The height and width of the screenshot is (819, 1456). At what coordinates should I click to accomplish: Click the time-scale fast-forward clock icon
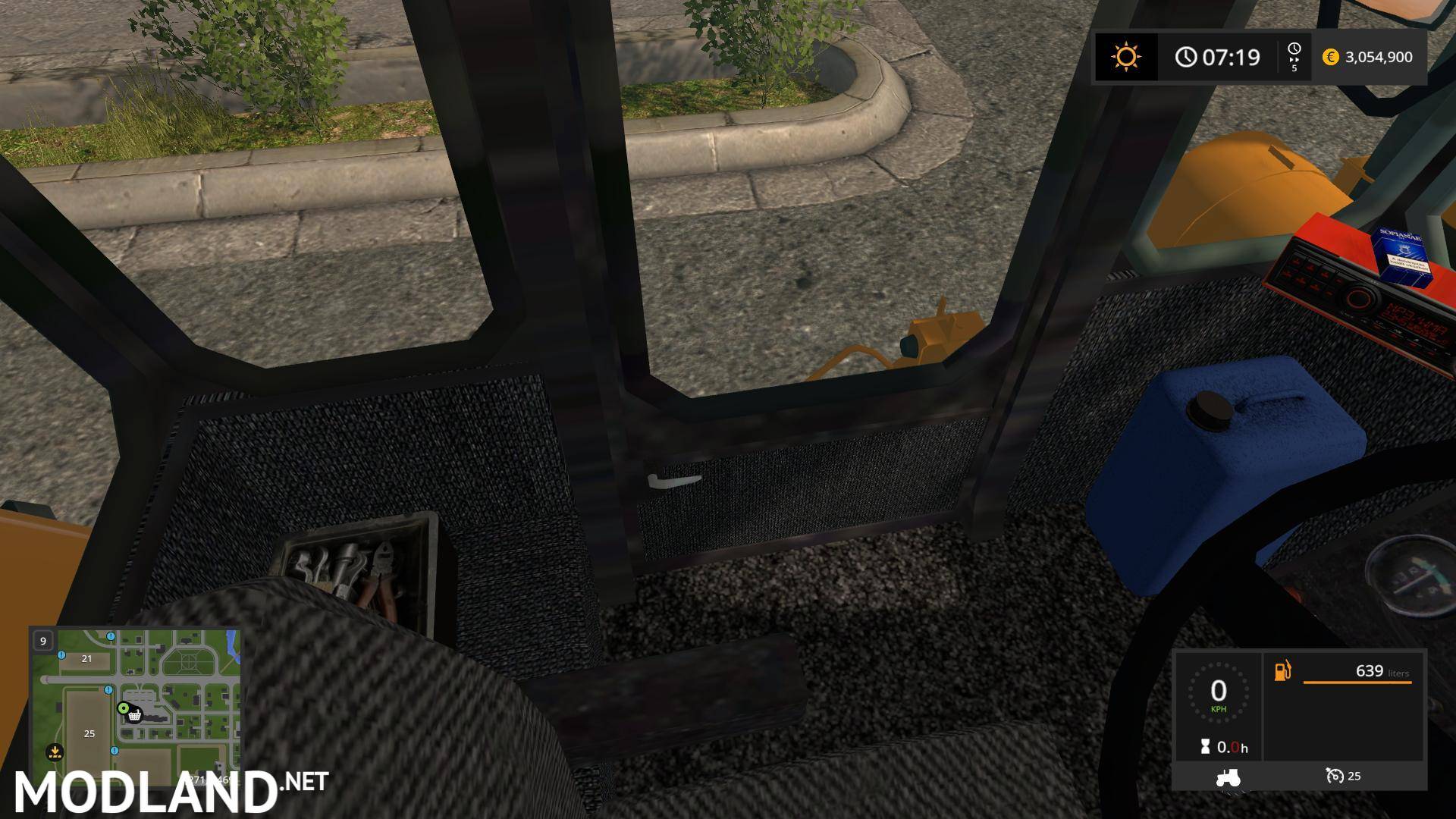[x=1294, y=56]
